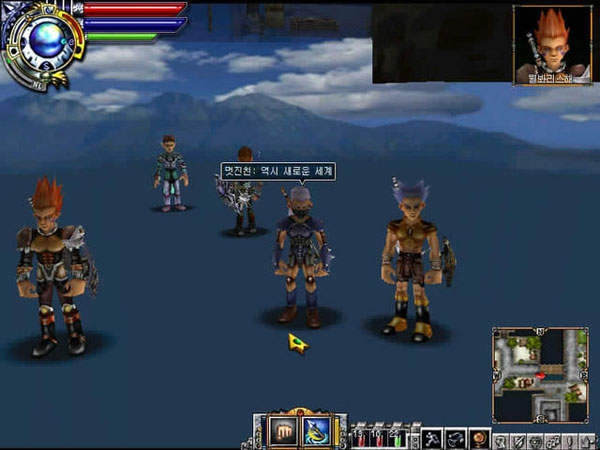The height and width of the screenshot is (450, 600).
Task: Activate the blue swirl skill slot
Action: tap(316, 431)
